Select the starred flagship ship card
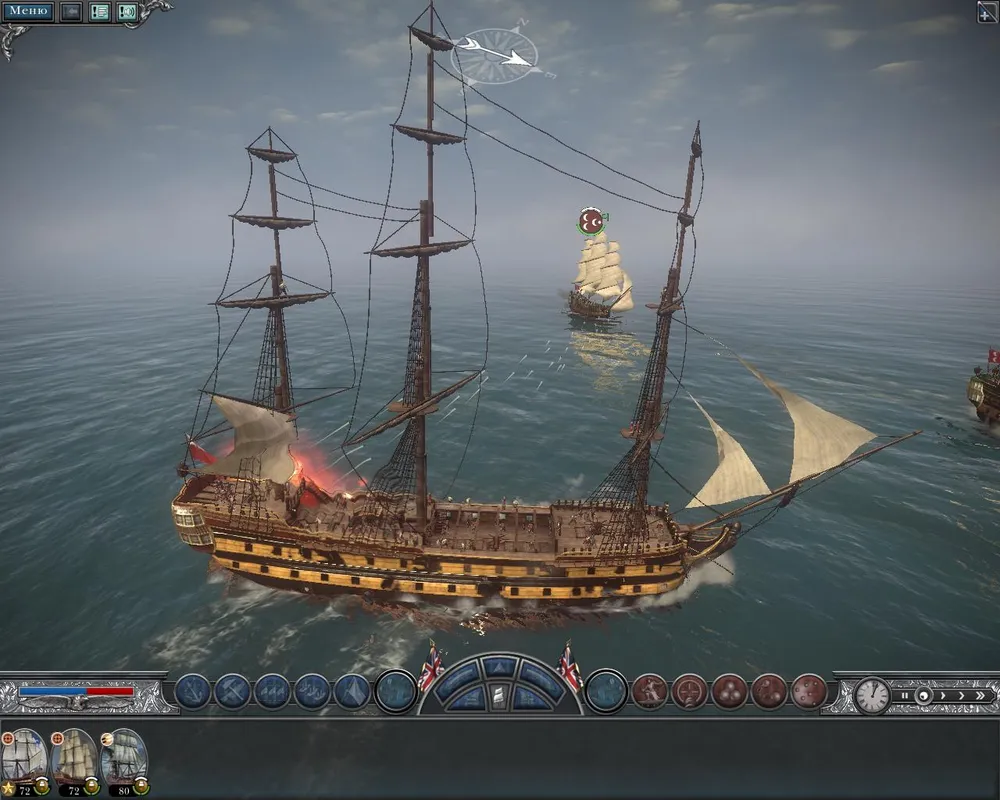 tap(24, 757)
